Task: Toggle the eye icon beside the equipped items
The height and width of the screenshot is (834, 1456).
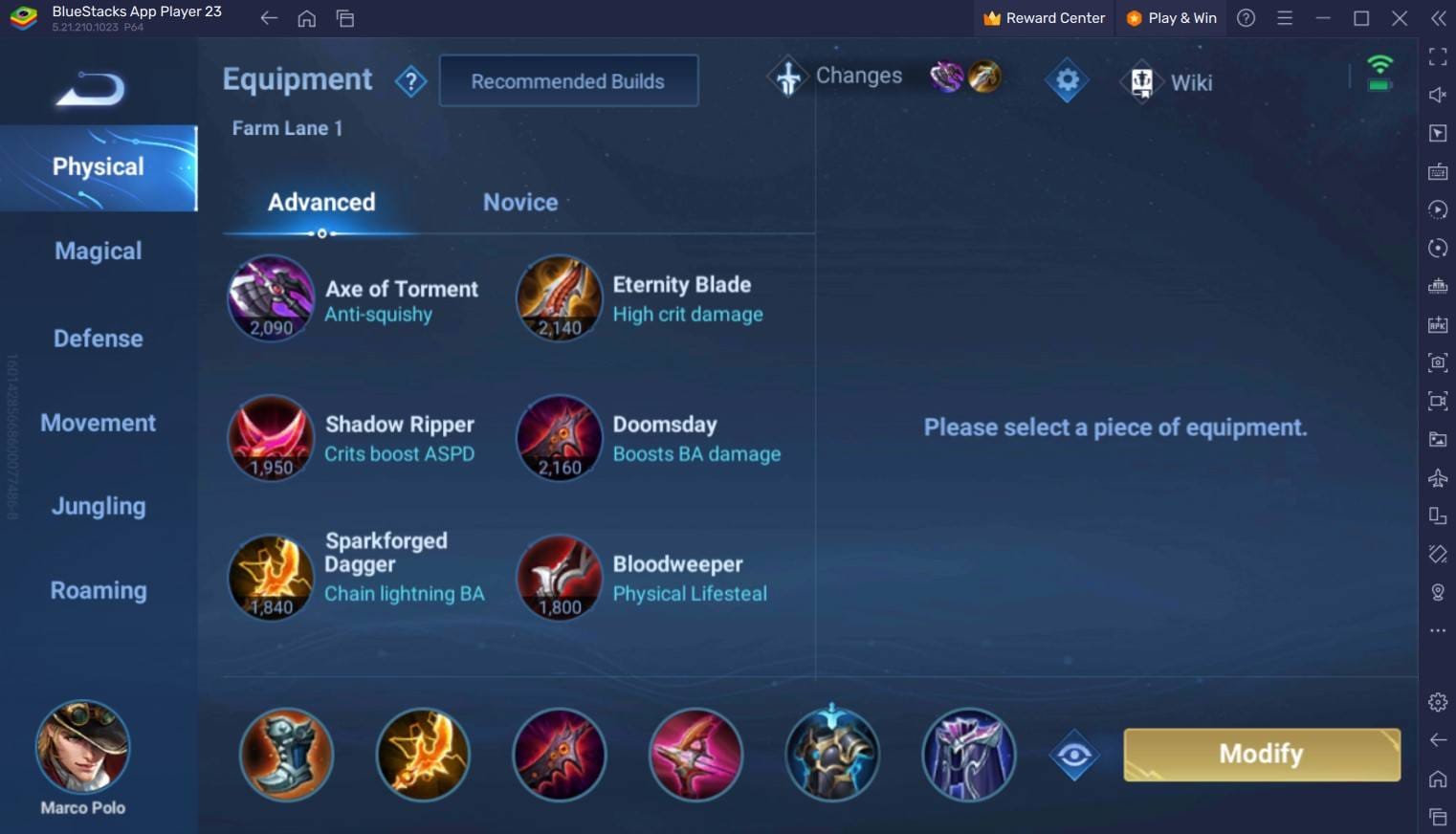Action: click(1073, 755)
